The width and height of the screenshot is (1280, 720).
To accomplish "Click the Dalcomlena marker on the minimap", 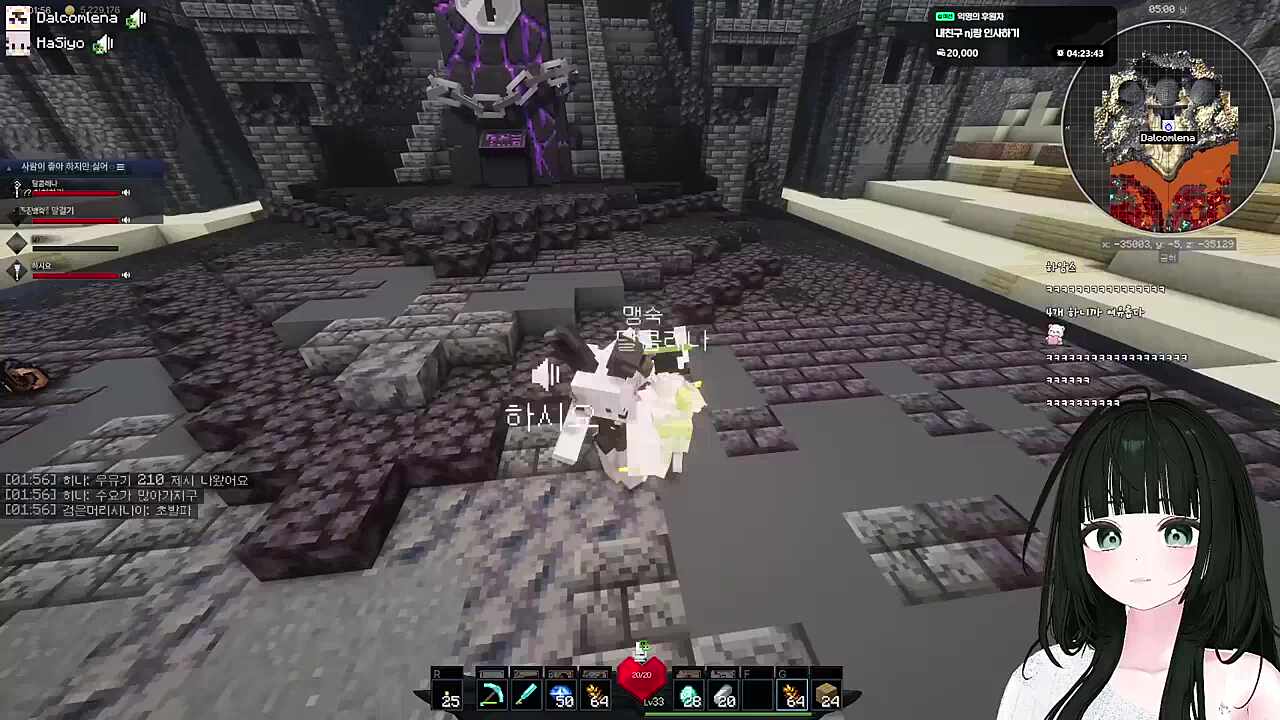I will 1167,137.
